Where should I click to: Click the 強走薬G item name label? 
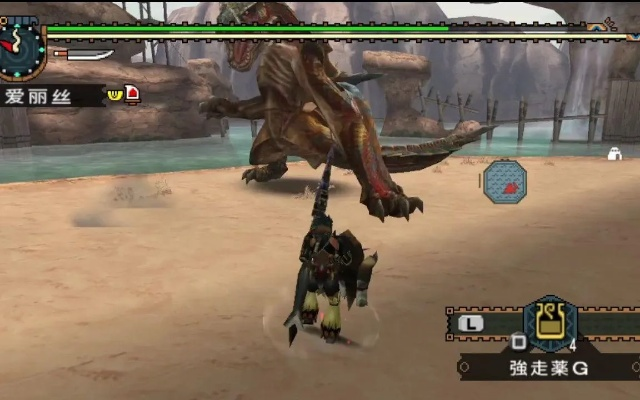coord(549,368)
